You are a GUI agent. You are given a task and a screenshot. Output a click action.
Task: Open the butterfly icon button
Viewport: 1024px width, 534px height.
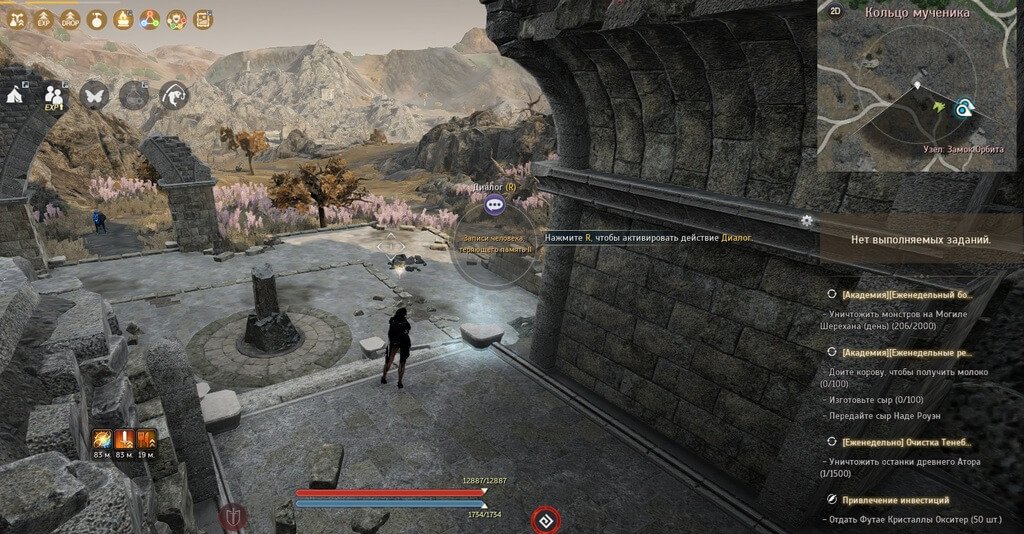pyautogui.click(x=94, y=95)
